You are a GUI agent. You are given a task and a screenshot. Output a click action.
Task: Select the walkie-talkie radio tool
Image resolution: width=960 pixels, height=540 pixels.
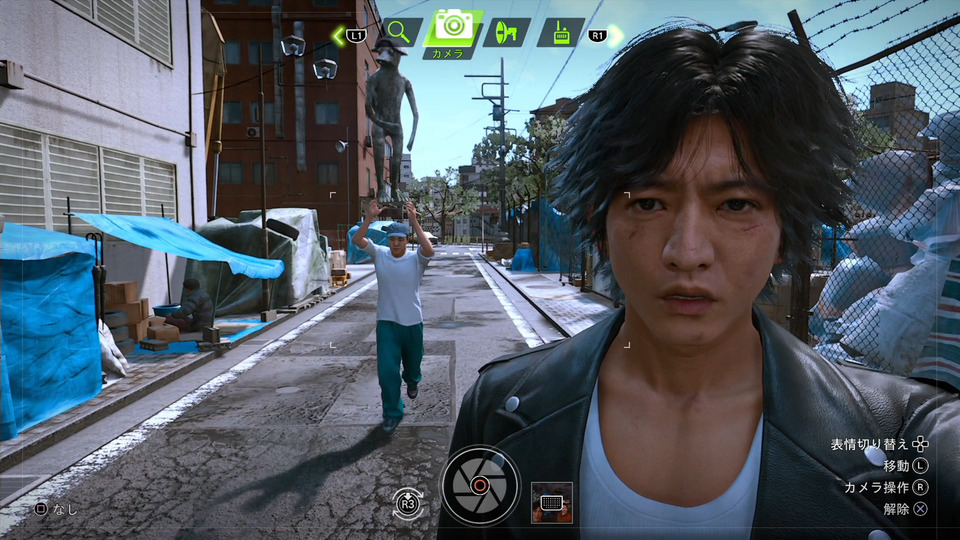point(560,32)
